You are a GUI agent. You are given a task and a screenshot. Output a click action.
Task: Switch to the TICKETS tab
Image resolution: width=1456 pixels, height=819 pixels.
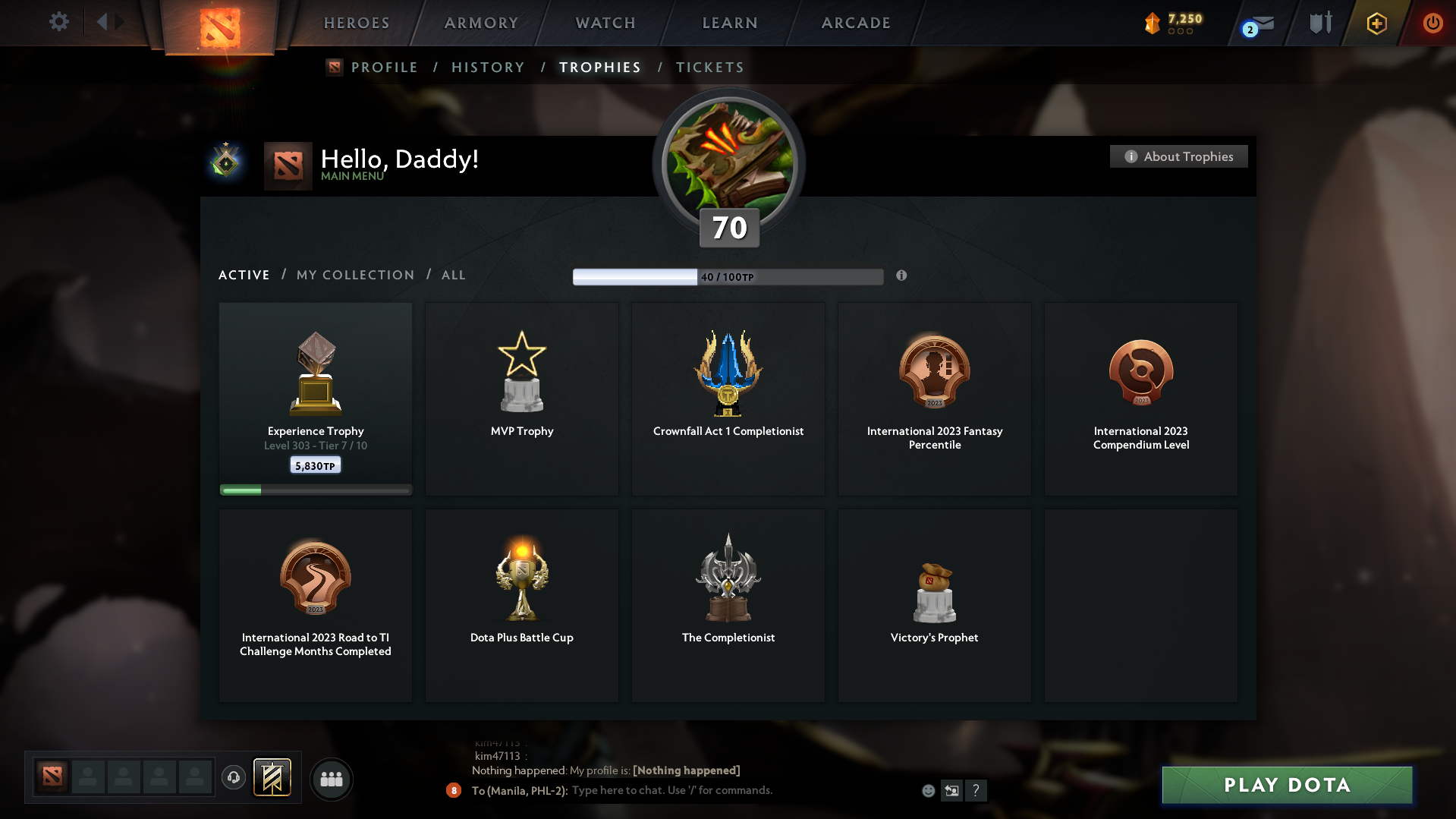tap(709, 67)
